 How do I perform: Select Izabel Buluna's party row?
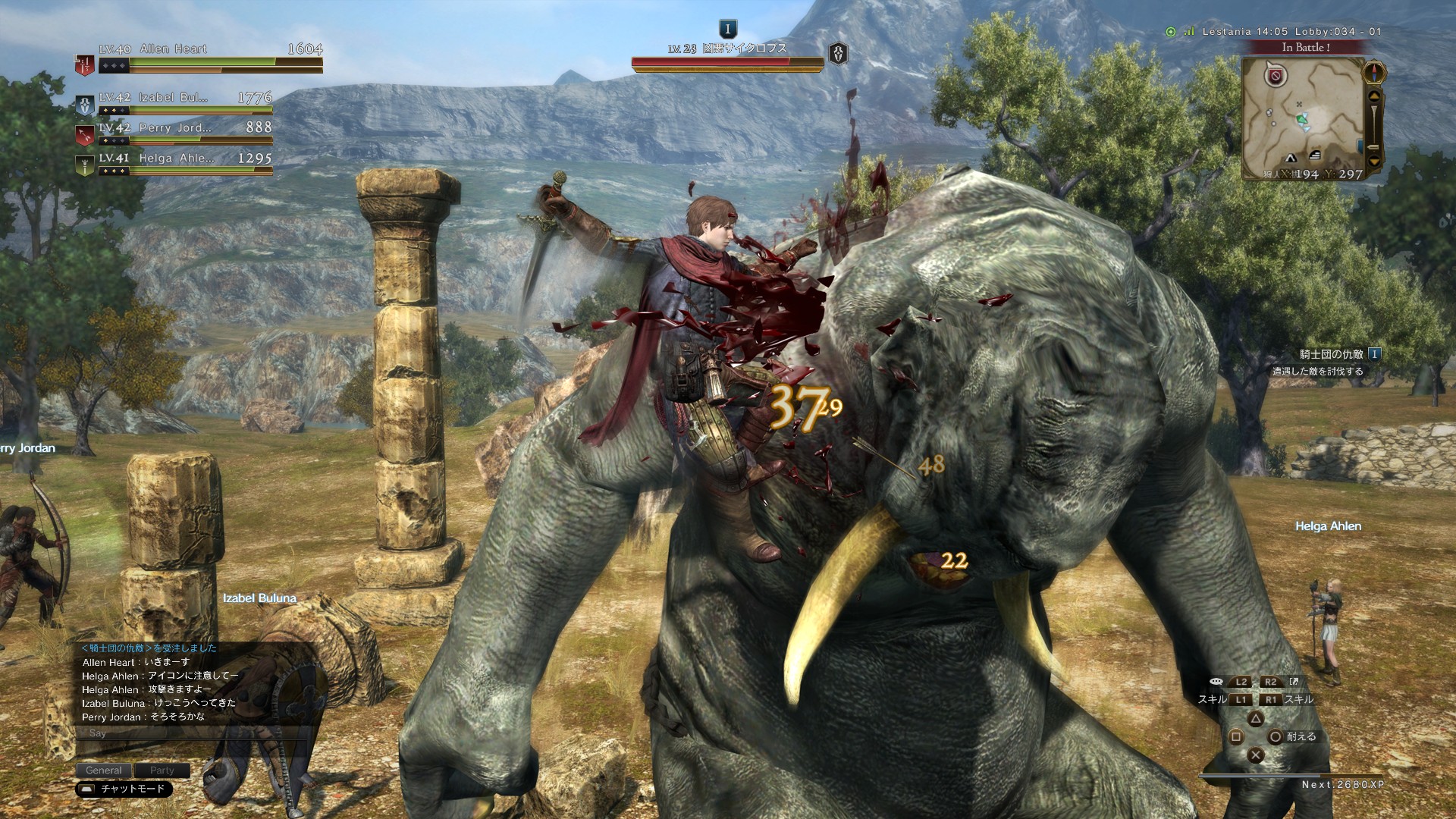click(173, 98)
